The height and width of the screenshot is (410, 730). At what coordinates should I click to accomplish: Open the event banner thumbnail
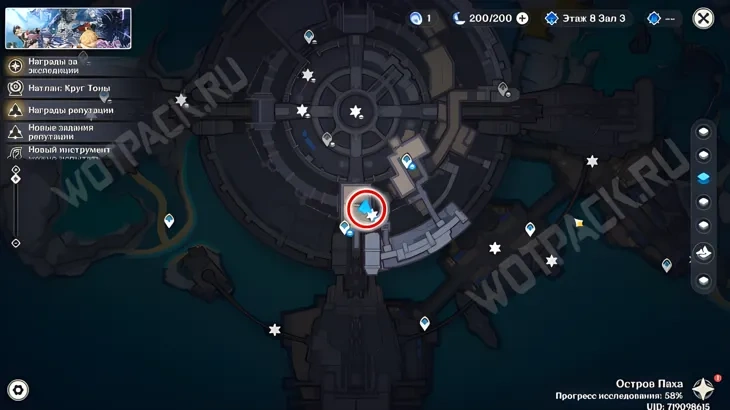68,28
